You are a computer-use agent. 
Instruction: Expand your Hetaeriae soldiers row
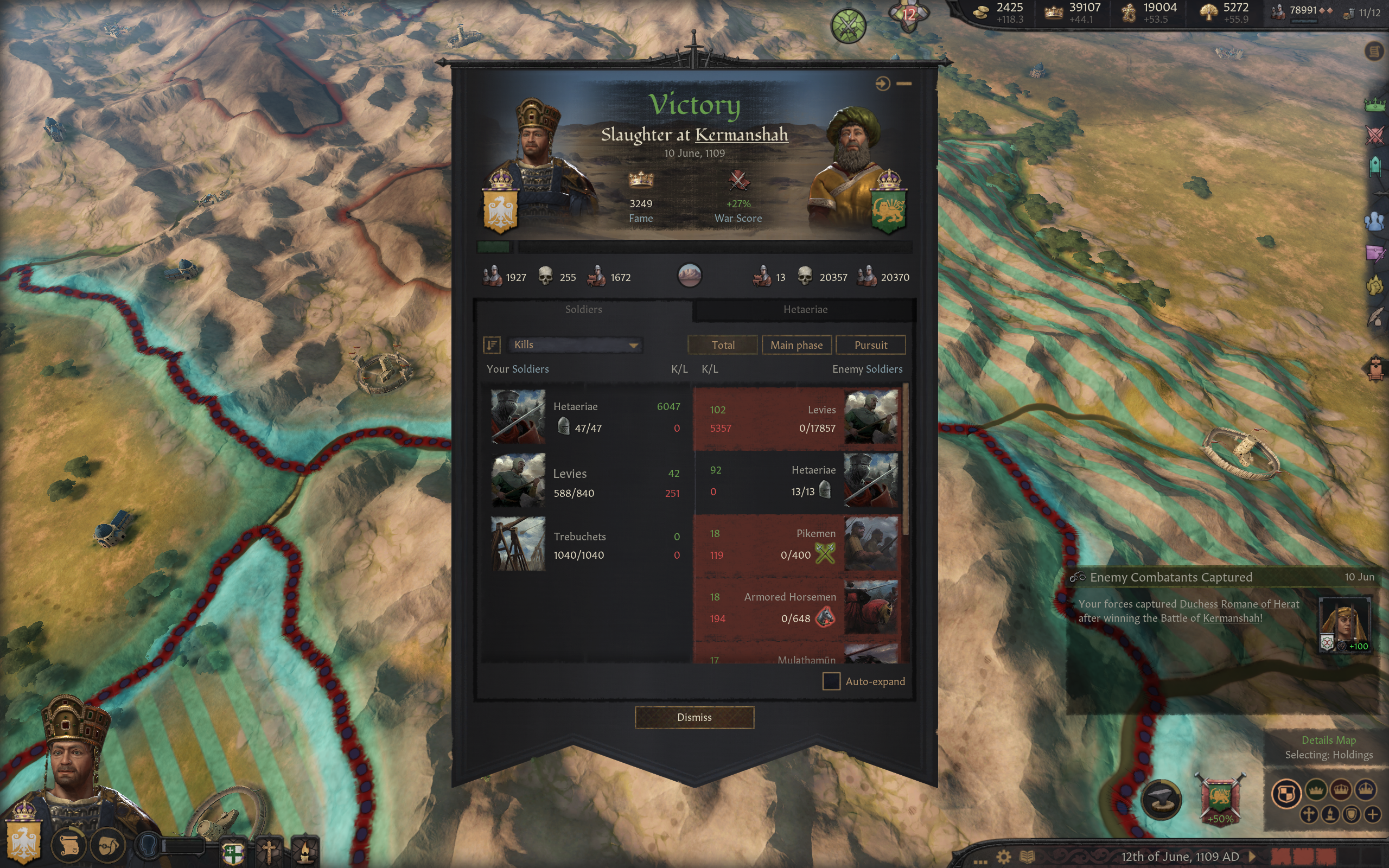[585, 417]
